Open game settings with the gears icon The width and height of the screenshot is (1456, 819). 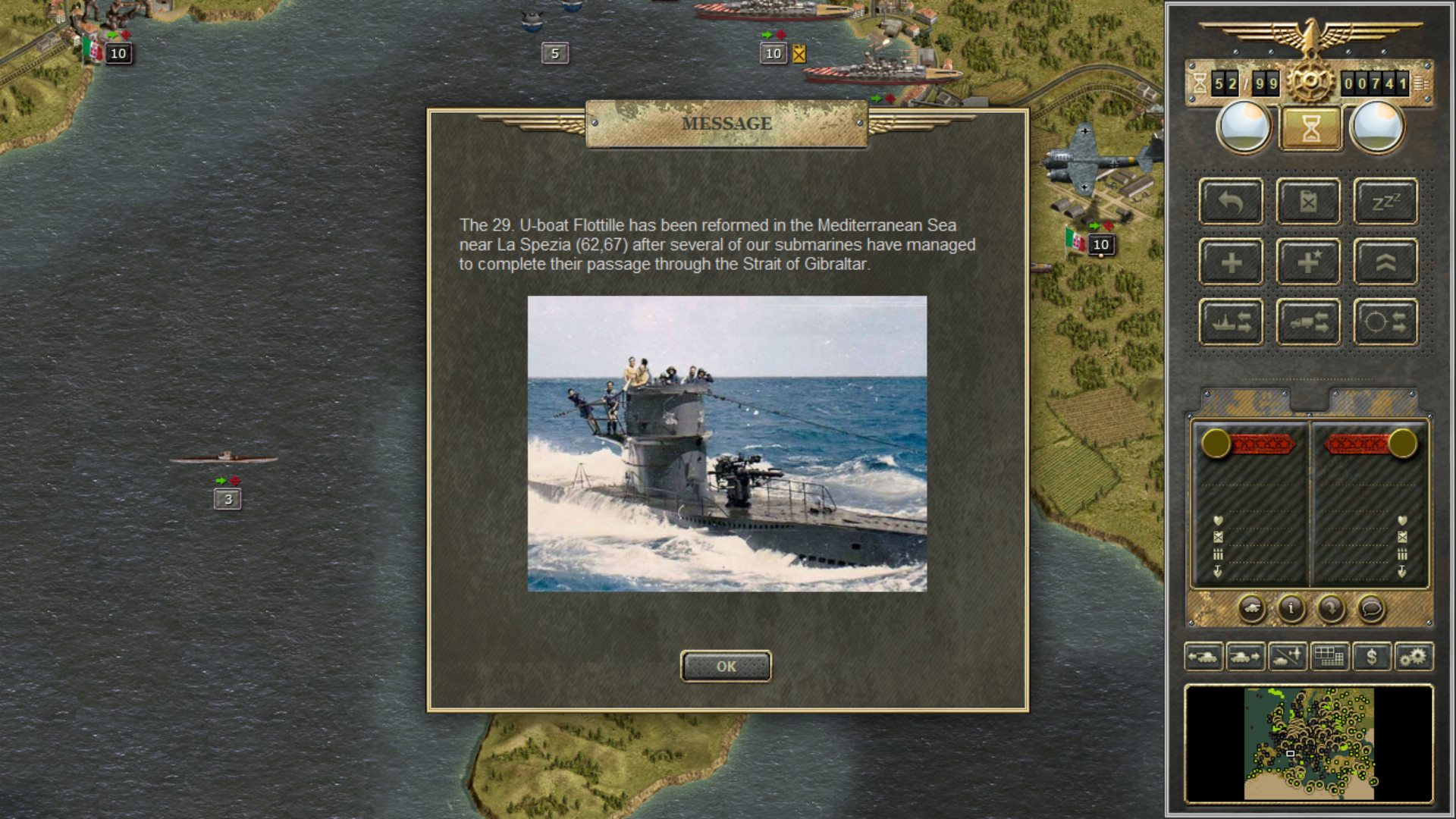(1415, 657)
